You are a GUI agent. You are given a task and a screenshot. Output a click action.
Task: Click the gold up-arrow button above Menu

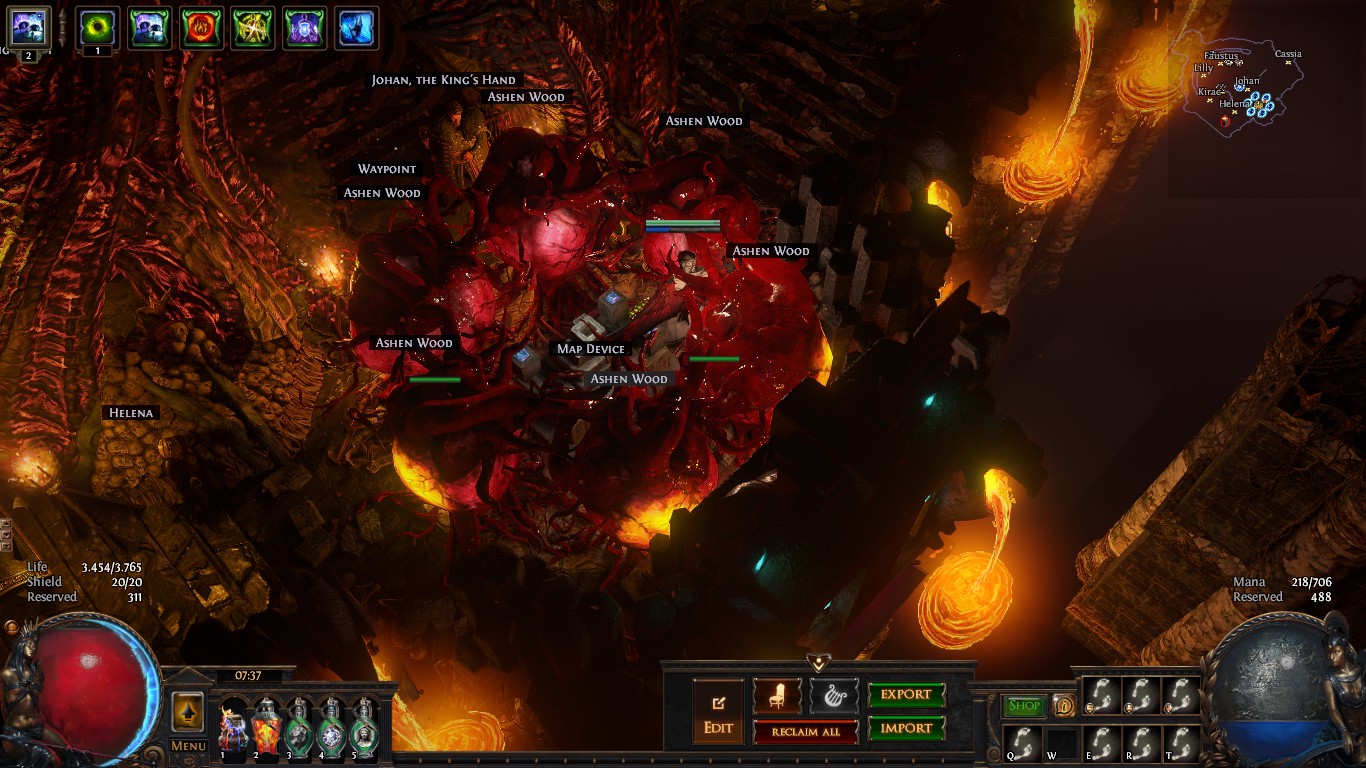(188, 712)
